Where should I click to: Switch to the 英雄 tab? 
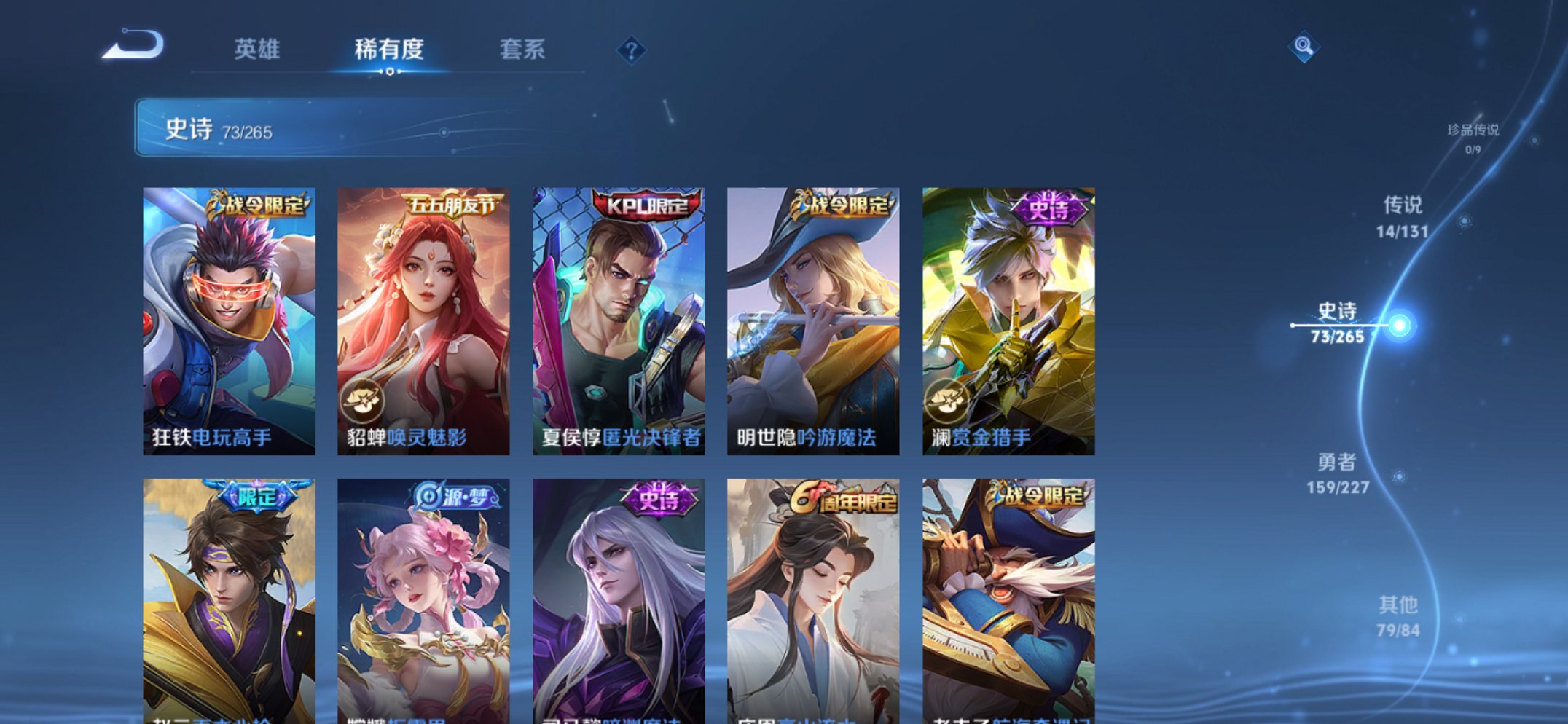pyautogui.click(x=257, y=48)
